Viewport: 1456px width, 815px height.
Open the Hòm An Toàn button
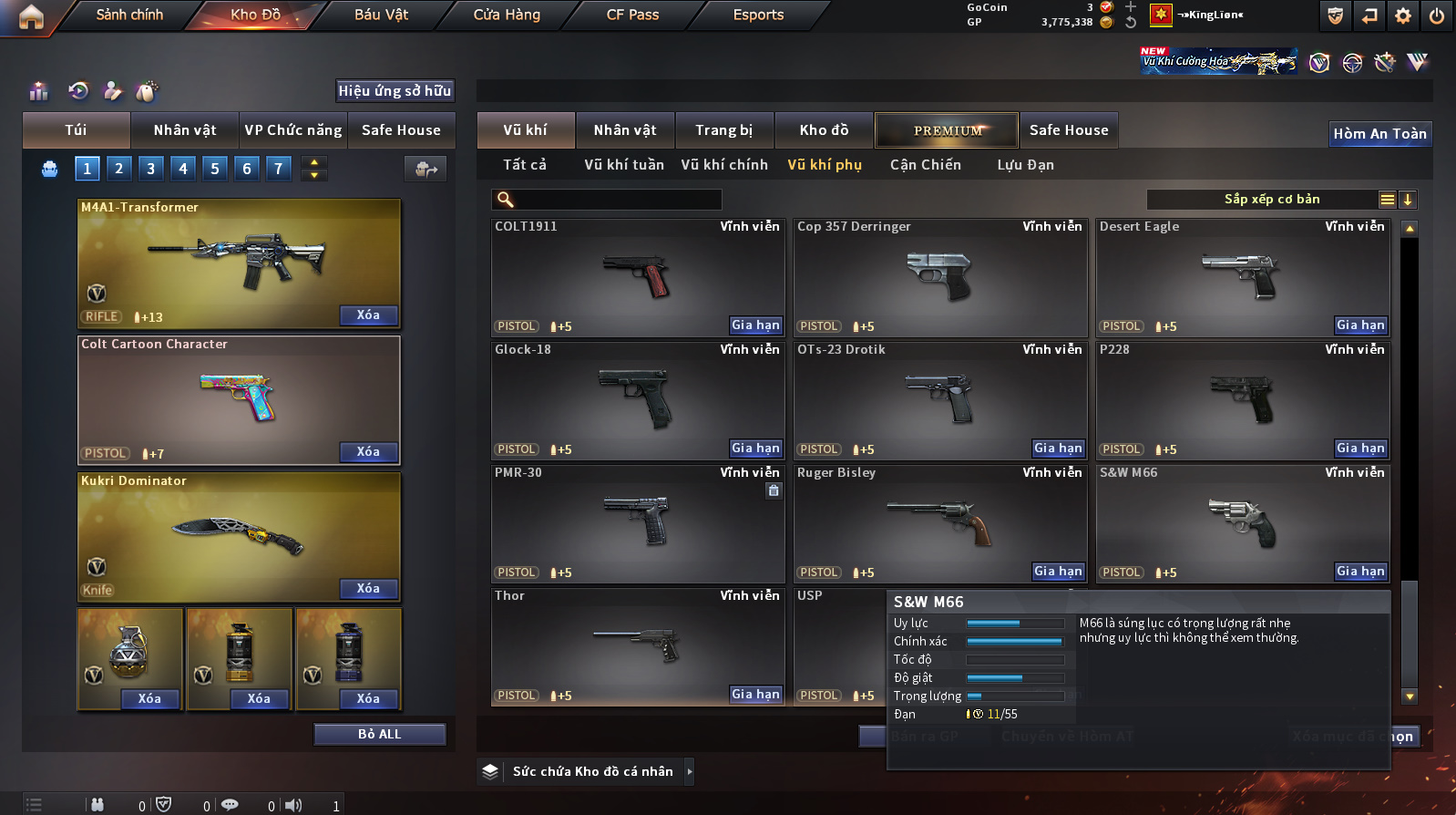click(1379, 134)
